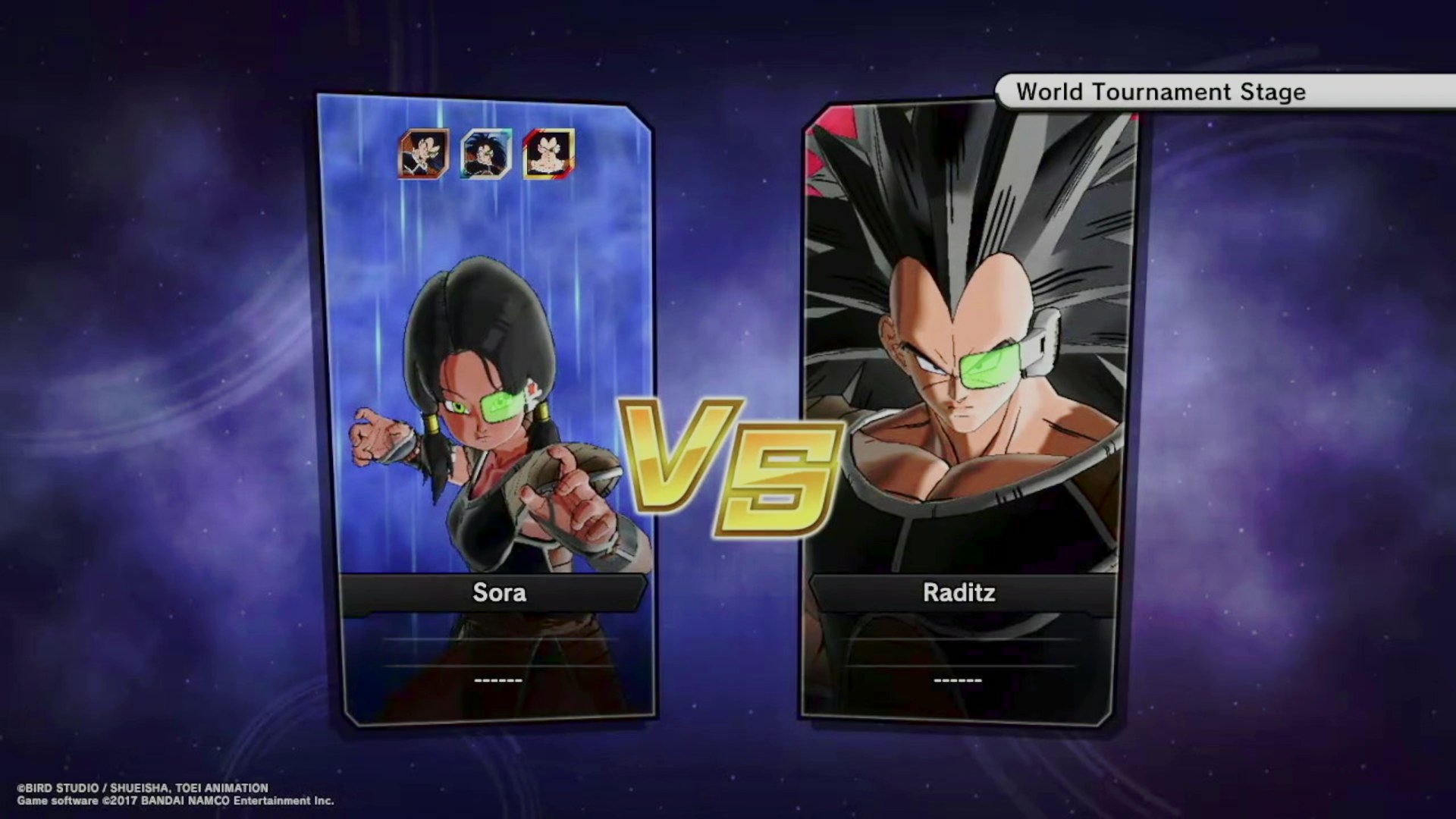1456x819 pixels.
Task: Select the gold-framed portrait icon on Sora's card
Action: tap(548, 154)
